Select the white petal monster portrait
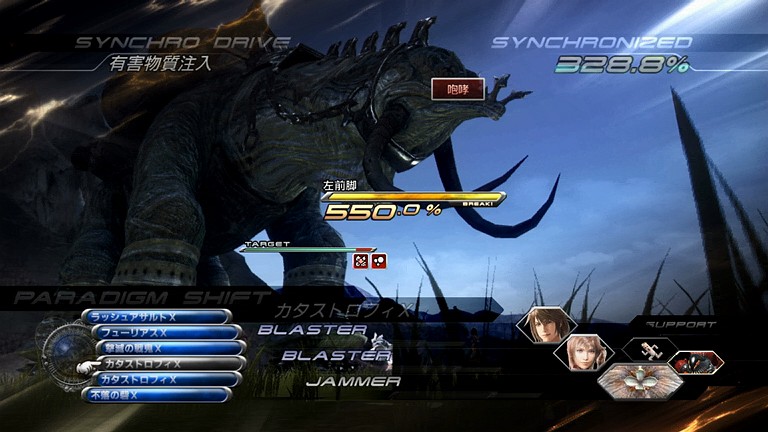The height and width of the screenshot is (432, 768). [x=632, y=382]
